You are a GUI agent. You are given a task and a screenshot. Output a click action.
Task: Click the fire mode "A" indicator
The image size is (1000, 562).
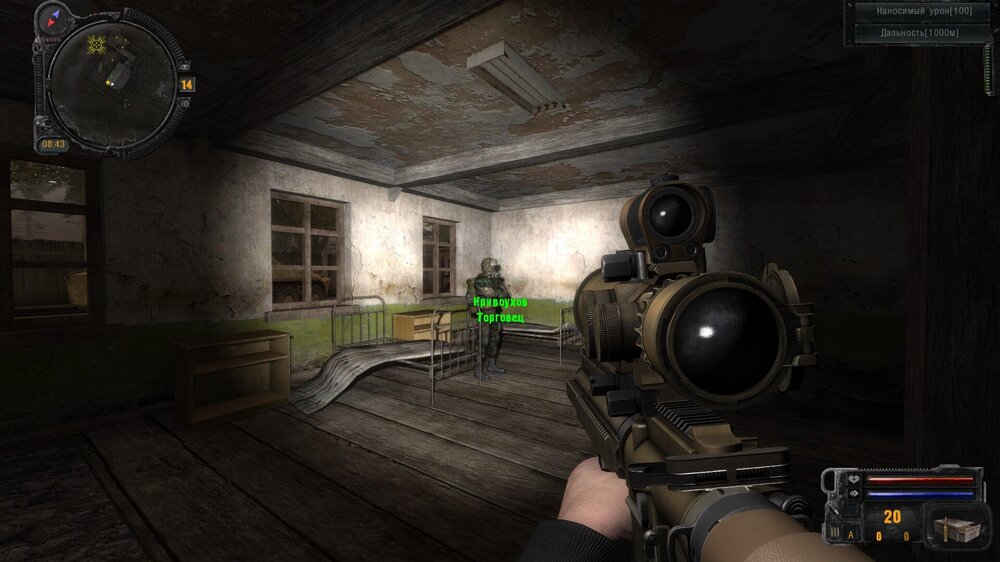coord(851,536)
